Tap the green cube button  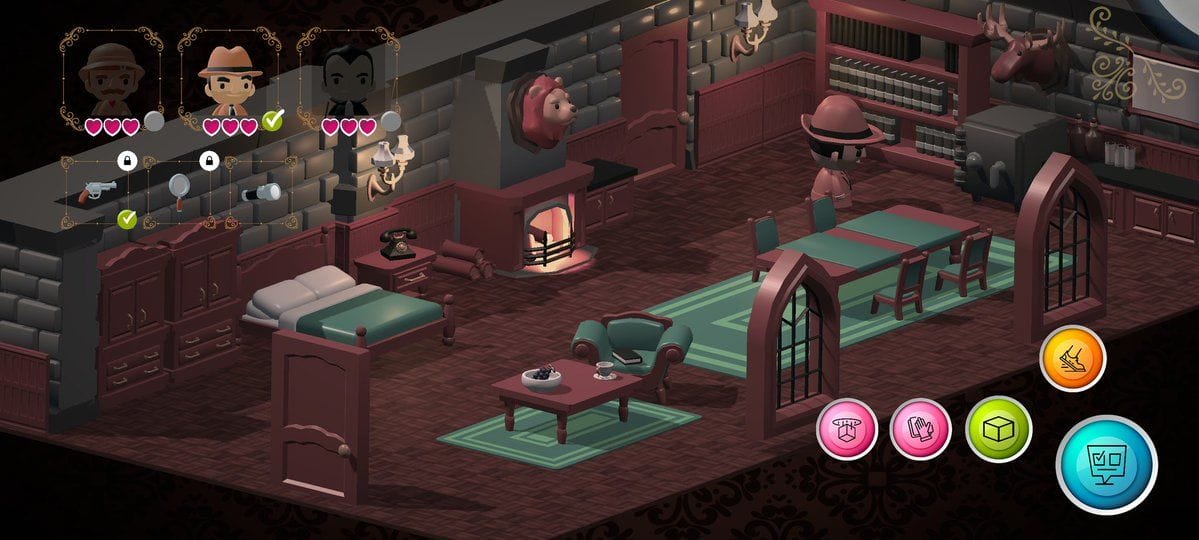(998, 429)
